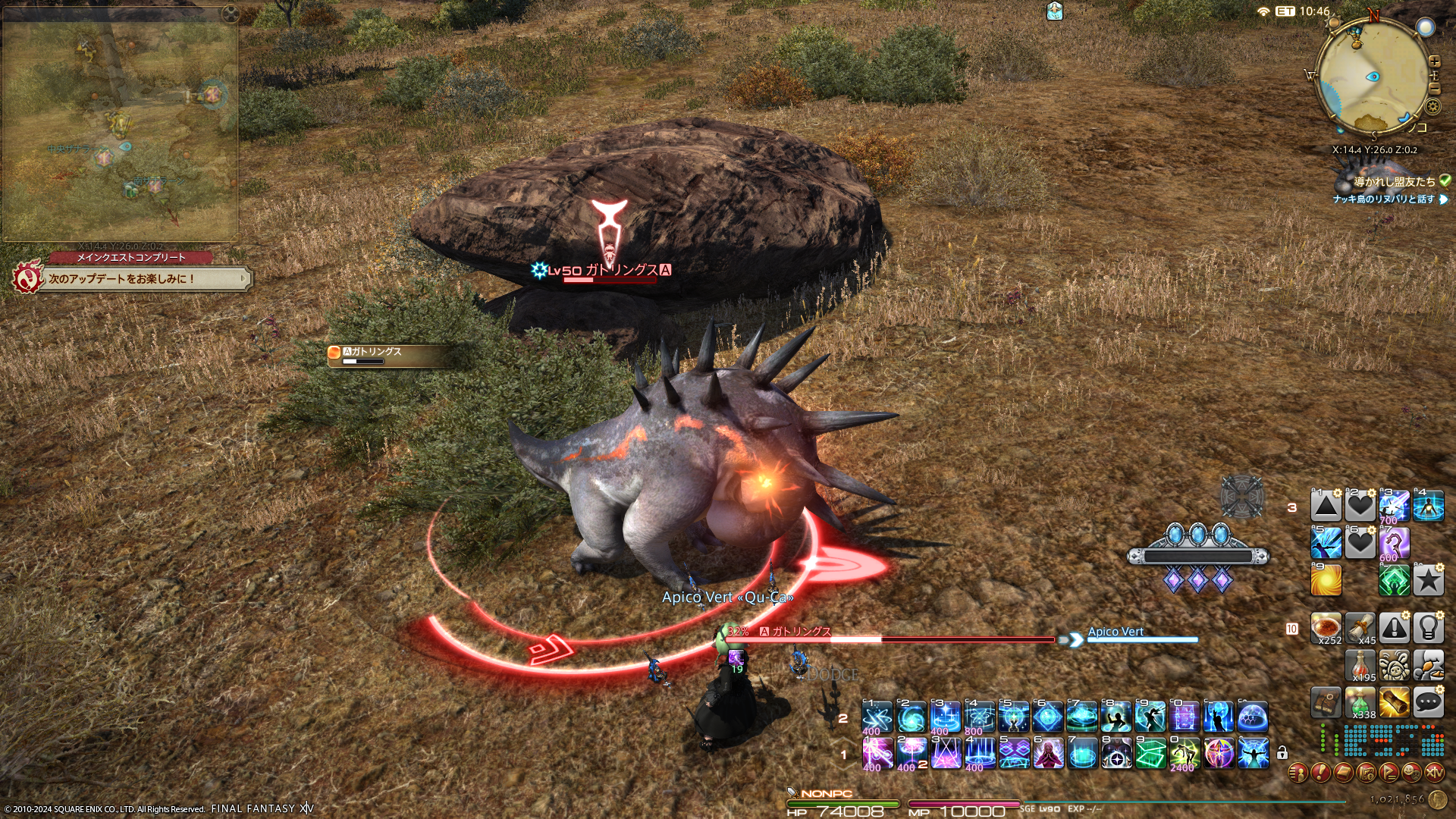
Task: Select the ガトリングス enemy list entry
Action: [x=387, y=355]
